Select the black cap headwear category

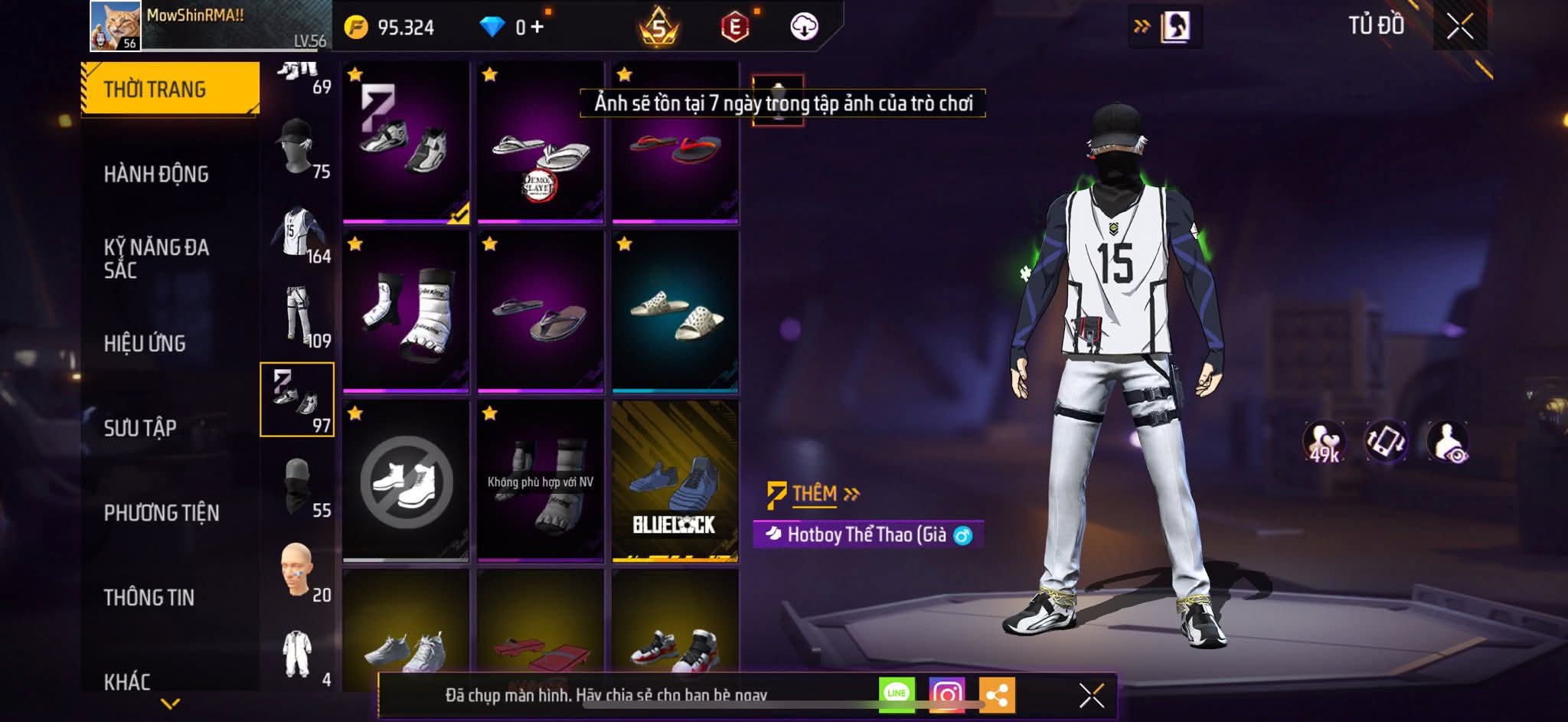tap(297, 147)
